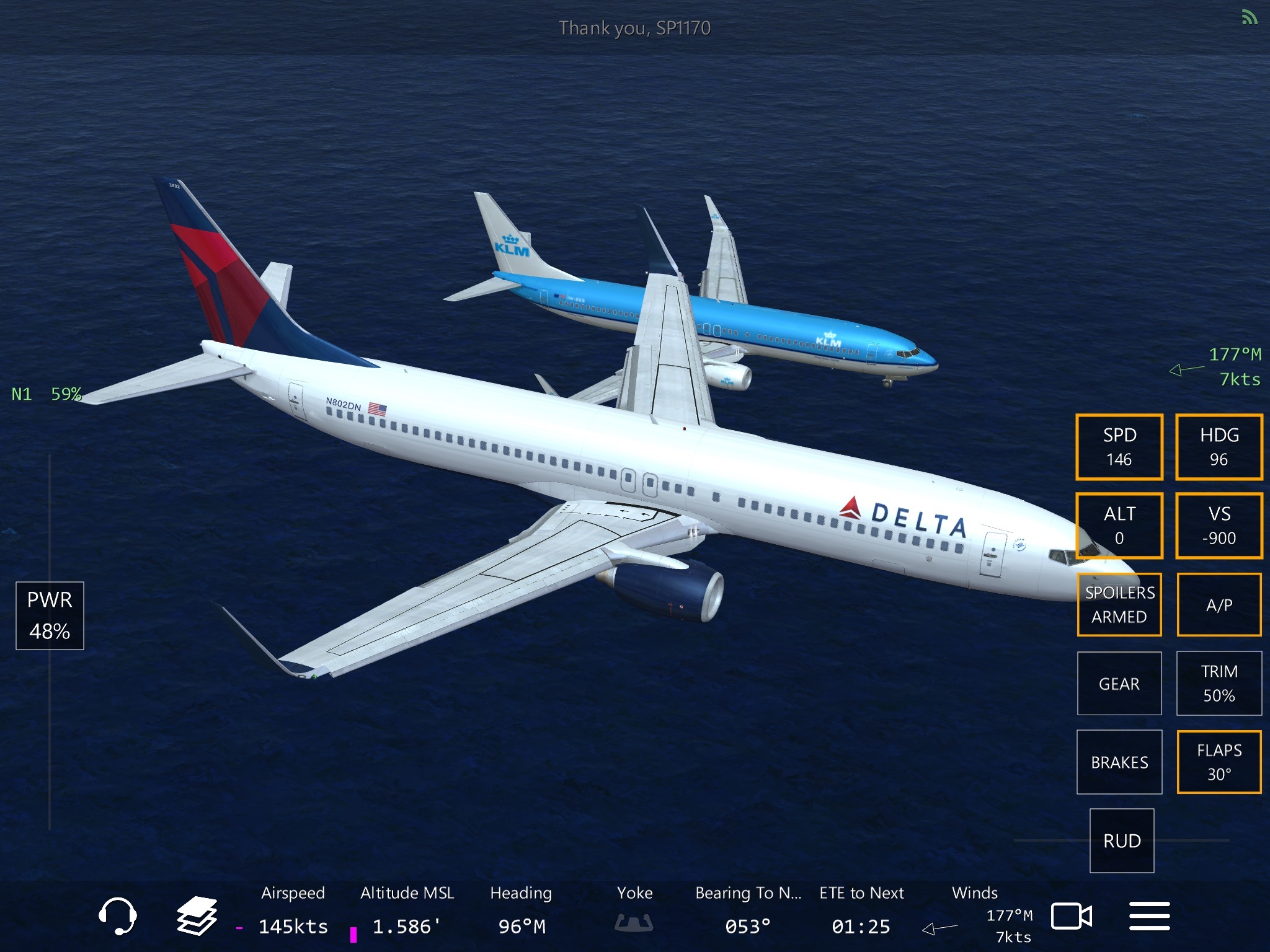Toggle the ALT altitude hold button
This screenshot has width=1270, height=952.
click(1119, 526)
